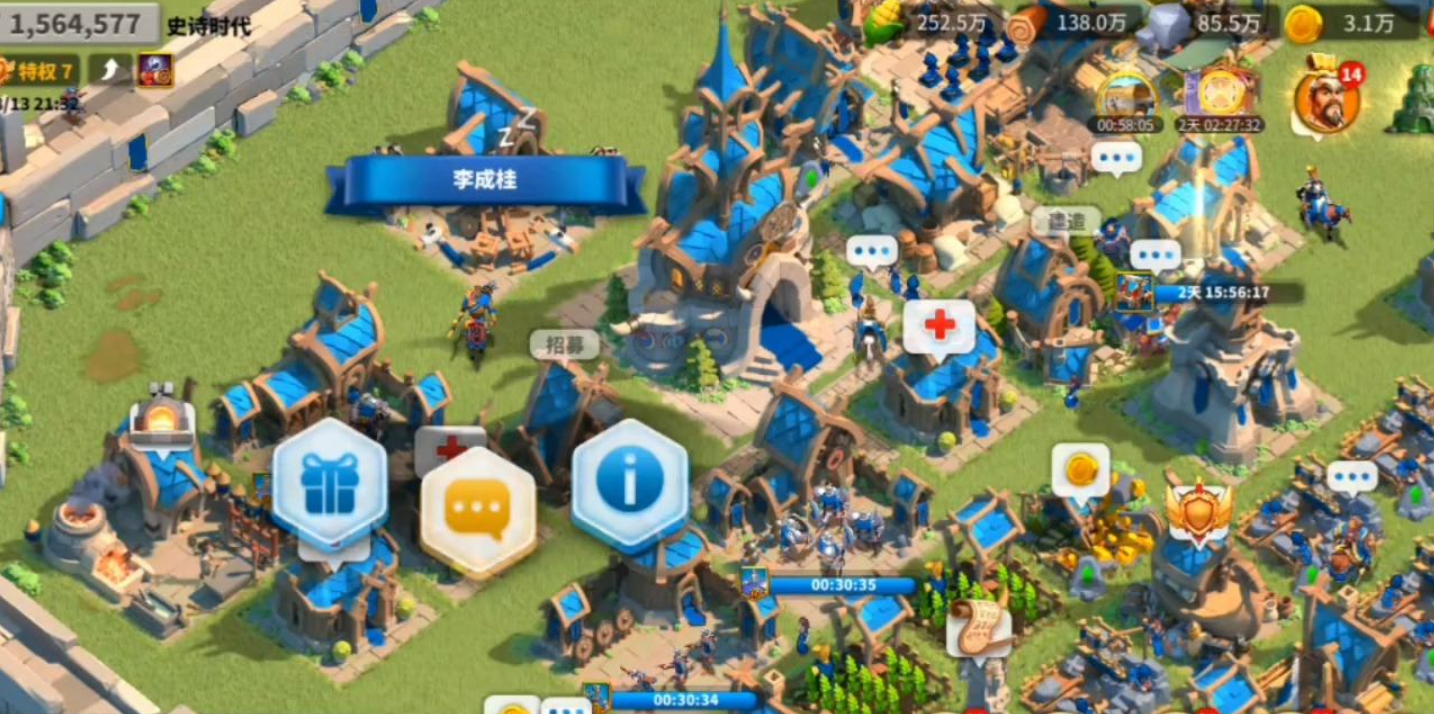The width and height of the screenshot is (1434, 714).
Task: Open the event icon with 00:58:05 timer
Action: click(x=1126, y=96)
